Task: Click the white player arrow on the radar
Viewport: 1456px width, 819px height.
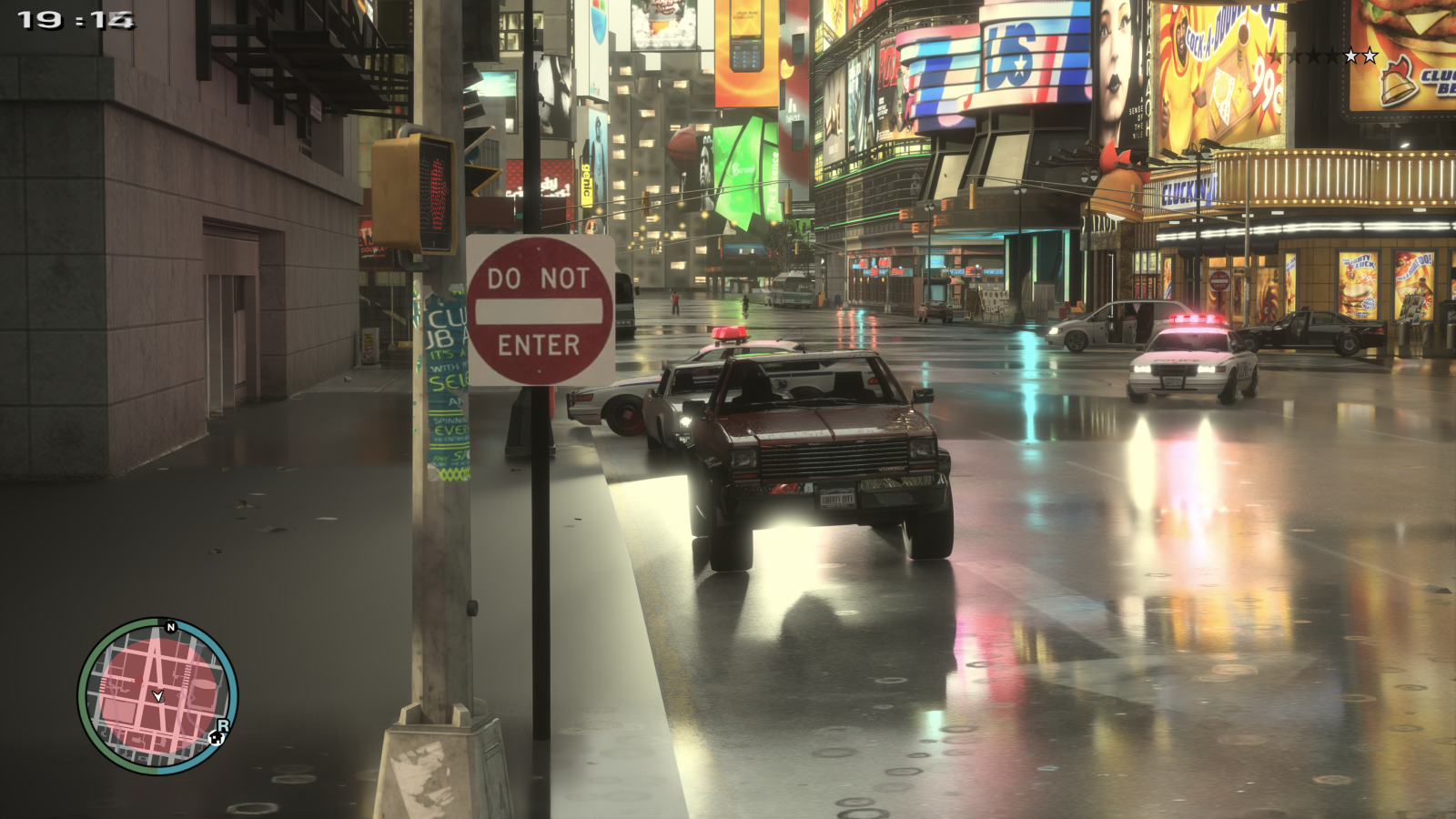Action: [158, 695]
